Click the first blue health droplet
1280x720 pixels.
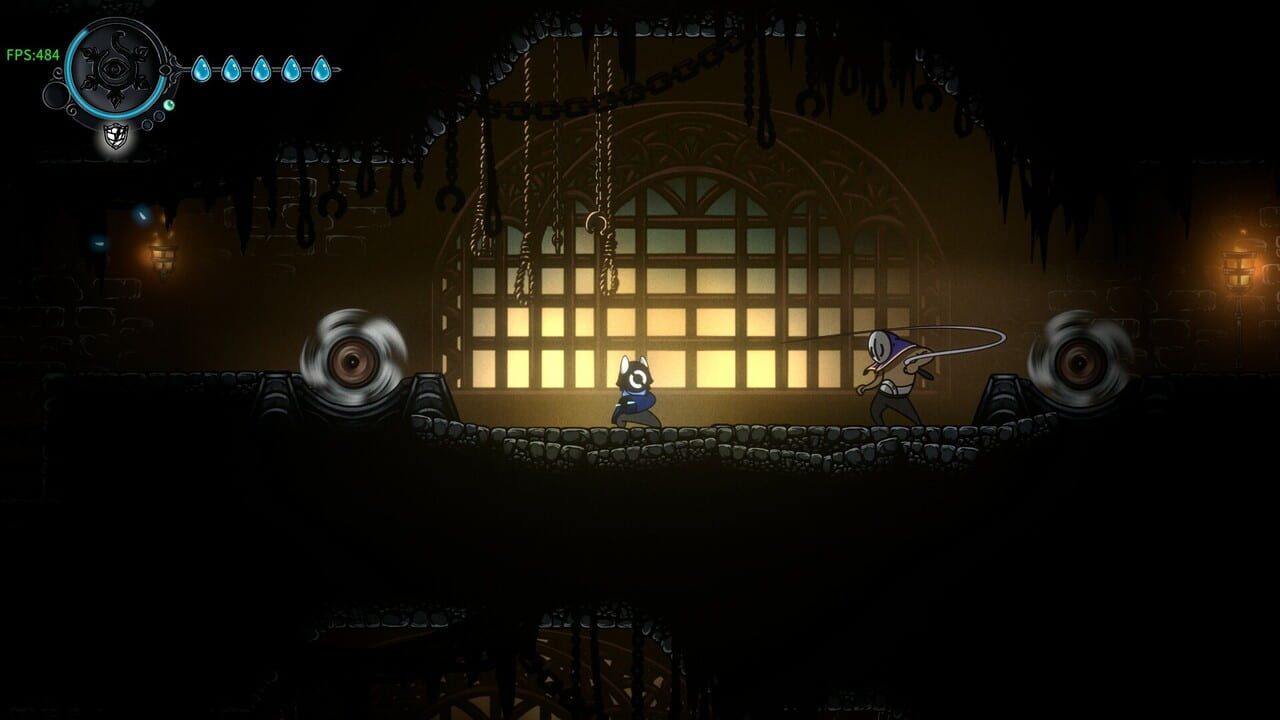[202, 68]
